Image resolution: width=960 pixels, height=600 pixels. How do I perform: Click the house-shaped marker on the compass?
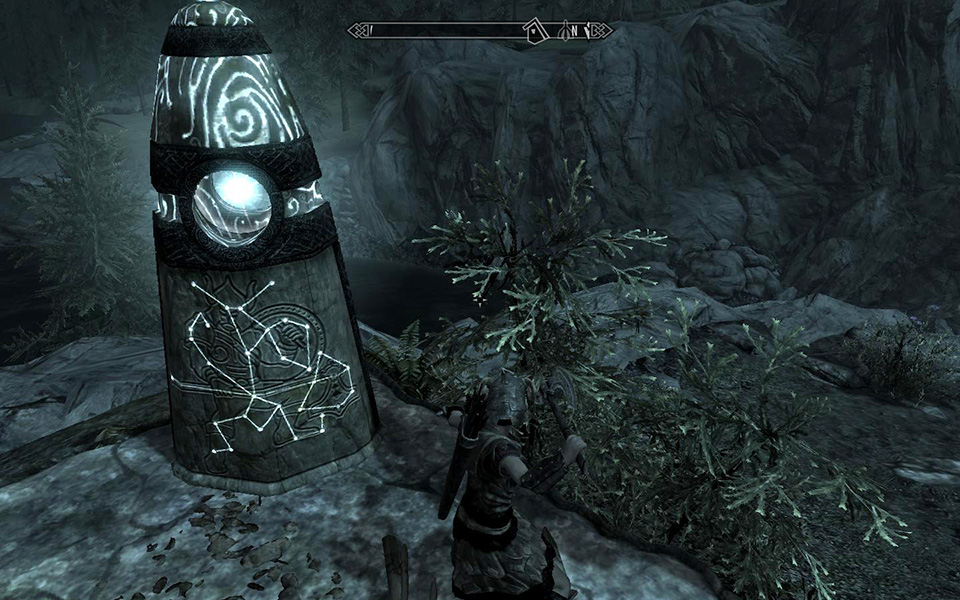537,31
